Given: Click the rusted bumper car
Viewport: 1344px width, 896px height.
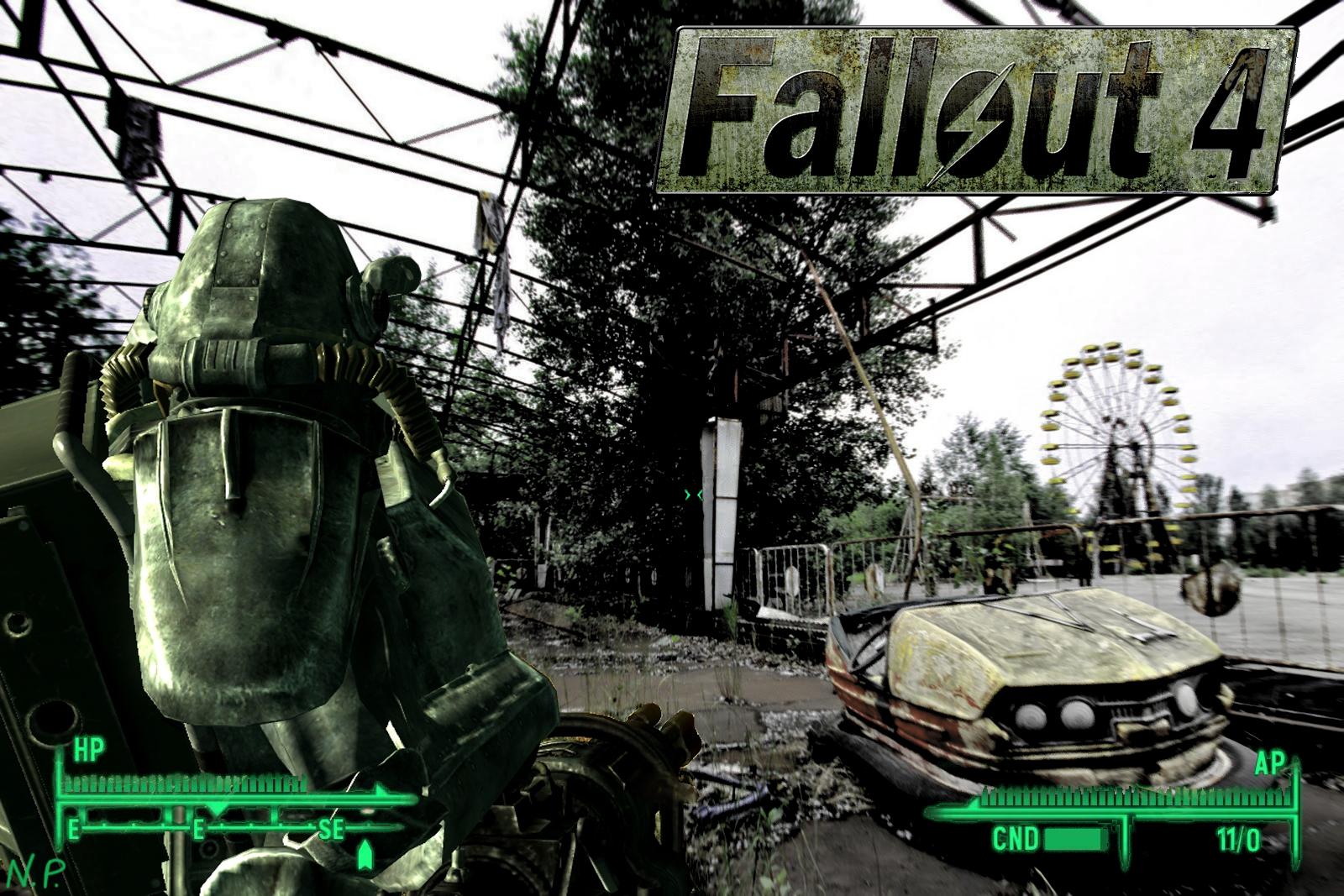Looking at the screenshot, I should tap(1033, 680).
